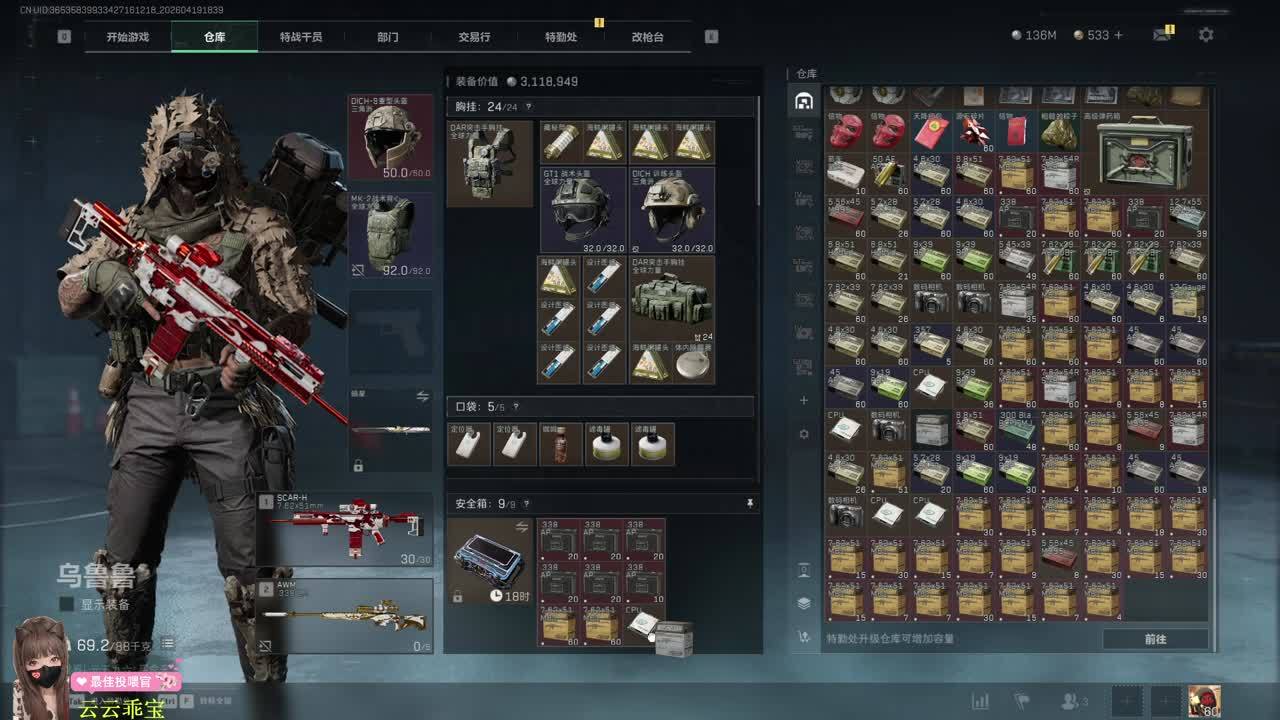Select the green DAR chest rig item
This screenshot has width=1280, height=720.
(672, 298)
